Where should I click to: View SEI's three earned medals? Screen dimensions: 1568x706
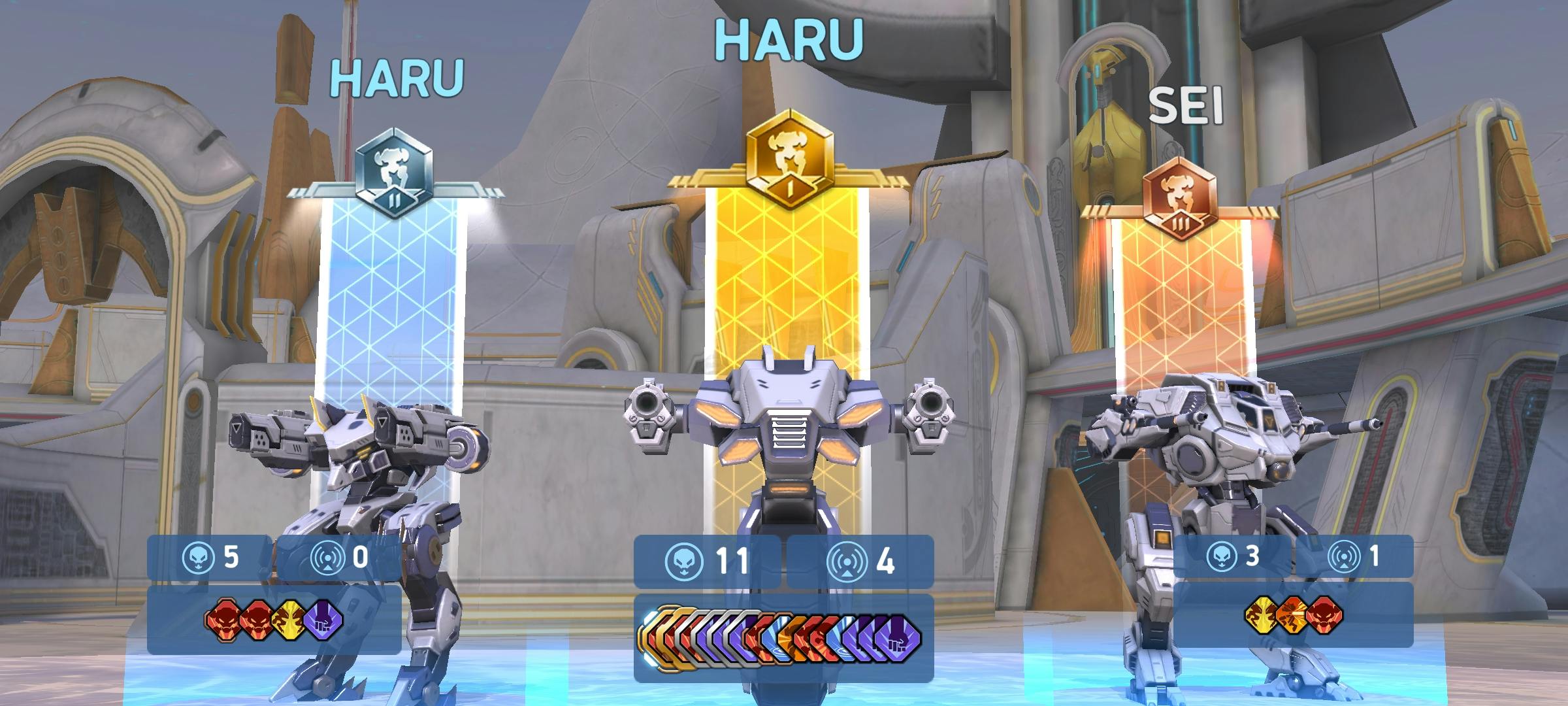[x=1293, y=615]
